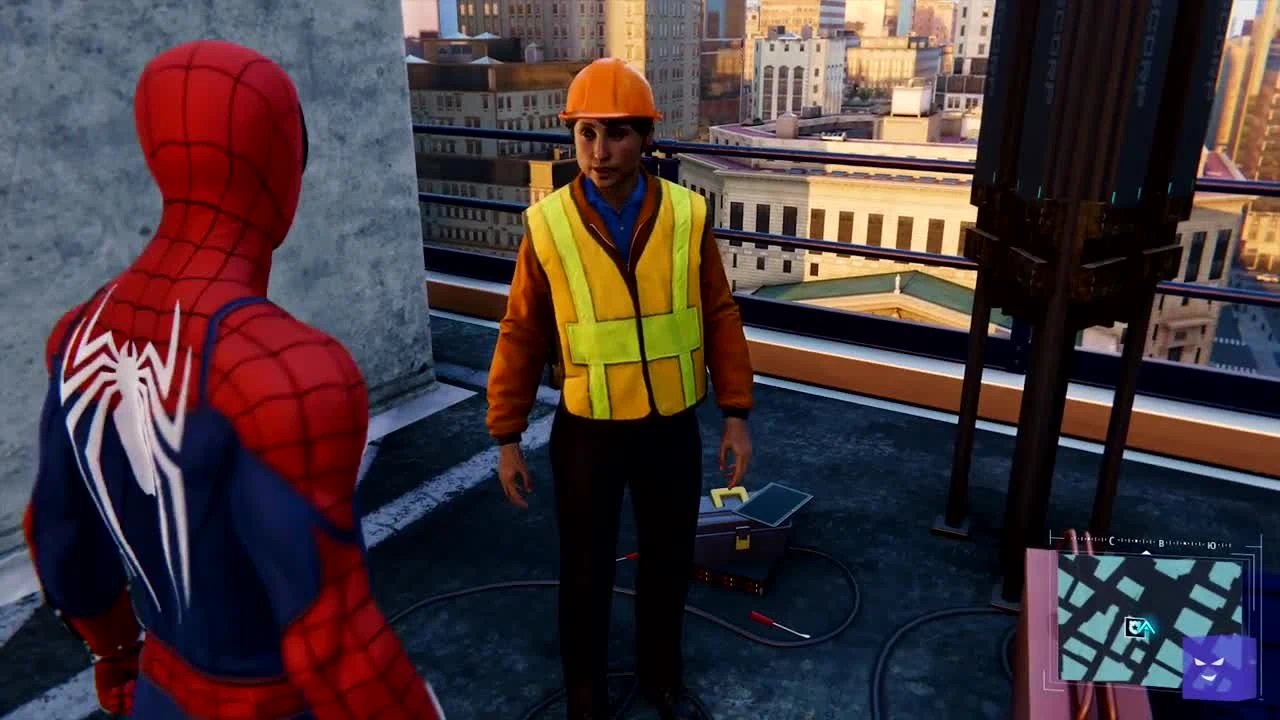This screenshot has height=720, width=1280.
Task: Click the yellow toolbox handle near the worker
Action: (x=730, y=493)
